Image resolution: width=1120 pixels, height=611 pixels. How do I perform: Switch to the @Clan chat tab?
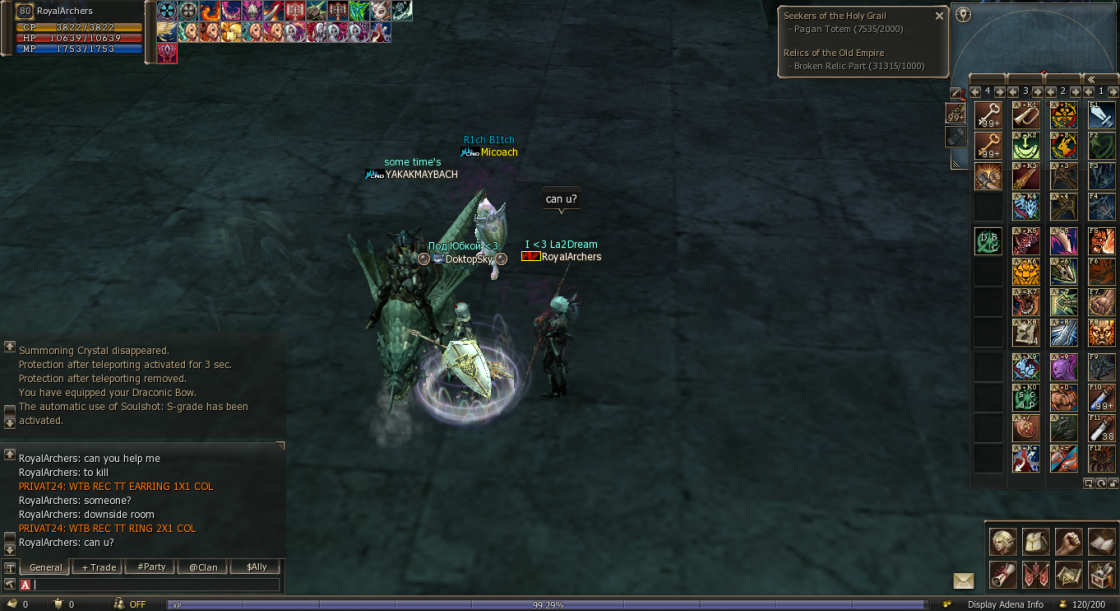click(x=203, y=567)
